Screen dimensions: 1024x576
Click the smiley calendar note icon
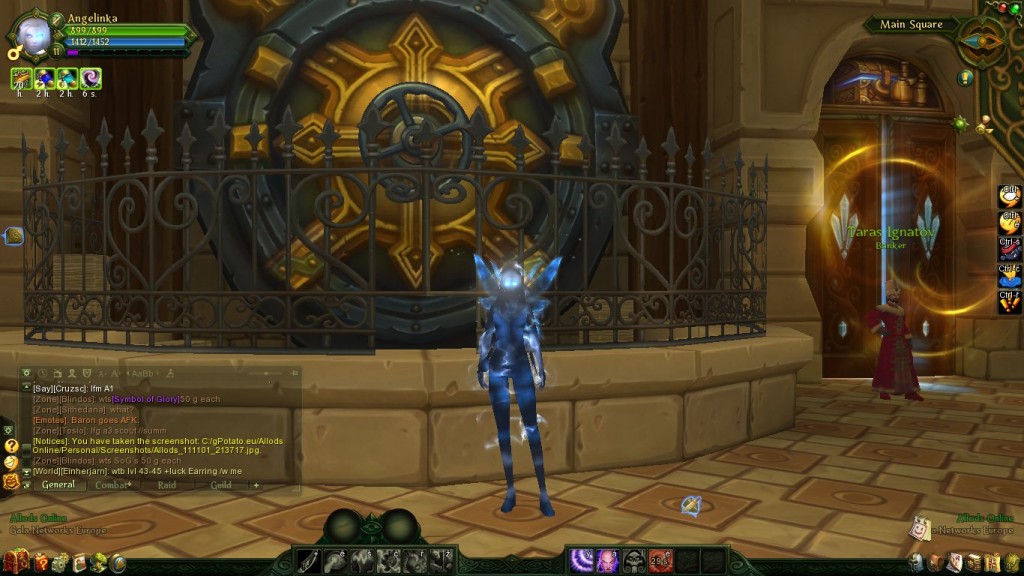(x=919, y=527)
